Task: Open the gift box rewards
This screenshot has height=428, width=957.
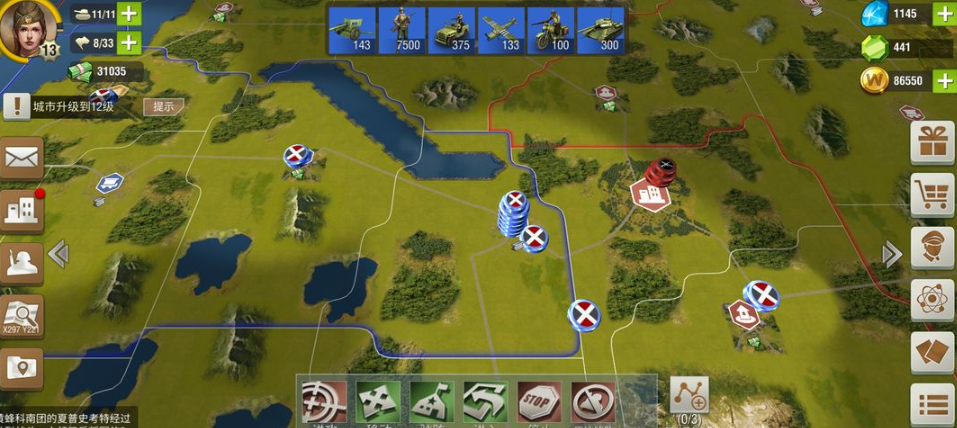Action: (932, 143)
